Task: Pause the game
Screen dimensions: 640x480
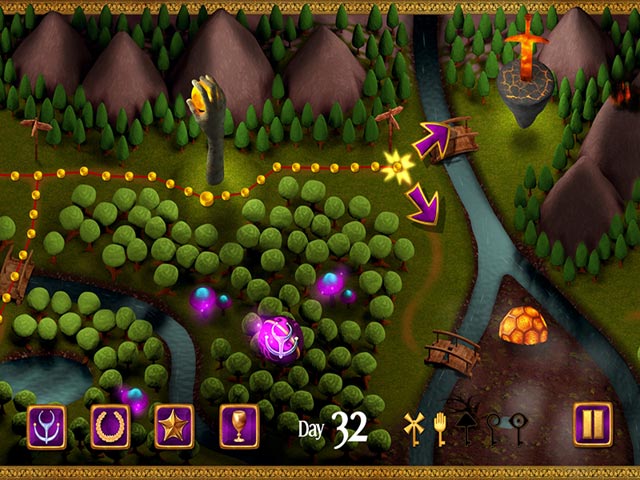Action: [x=593, y=425]
